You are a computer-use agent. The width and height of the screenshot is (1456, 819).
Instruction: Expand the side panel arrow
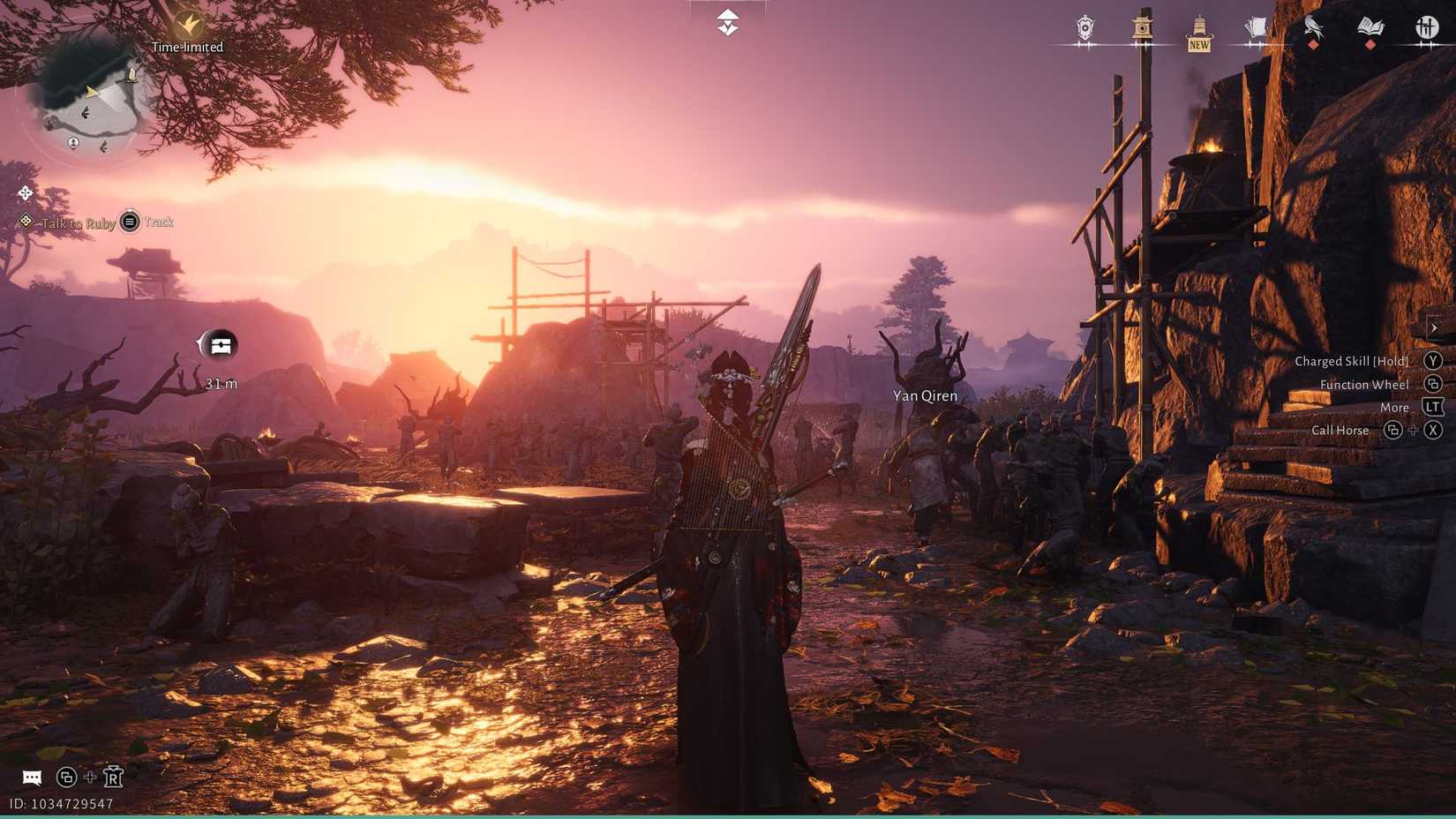tap(1434, 327)
